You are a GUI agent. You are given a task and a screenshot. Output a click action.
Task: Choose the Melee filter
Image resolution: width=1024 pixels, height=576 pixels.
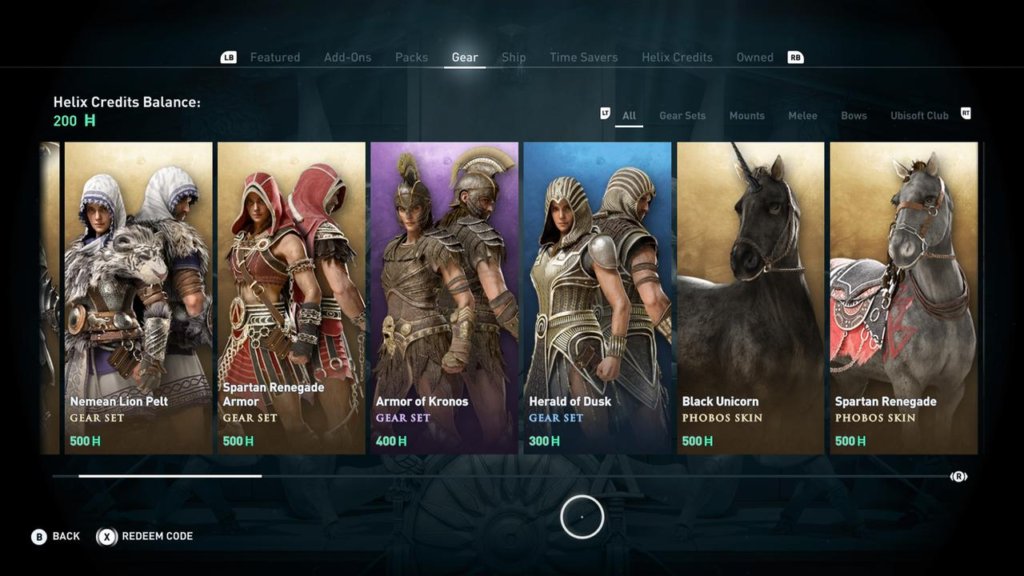pos(802,116)
